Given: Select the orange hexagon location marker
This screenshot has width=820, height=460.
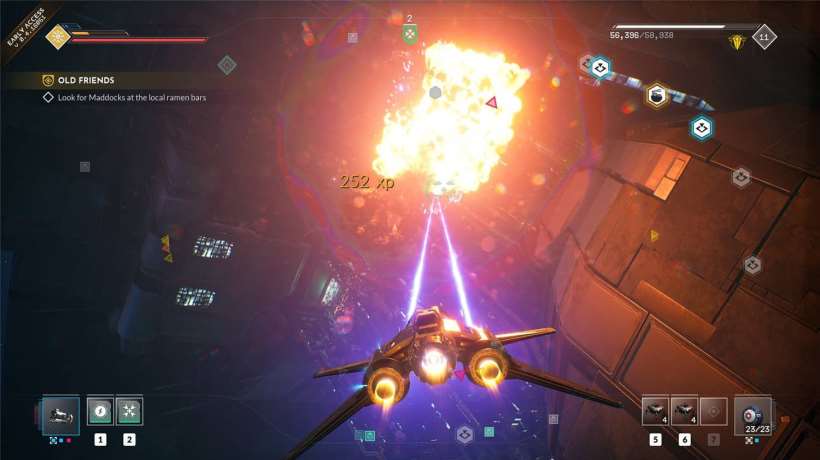Looking at the screenshot, I should click(656, 95).
